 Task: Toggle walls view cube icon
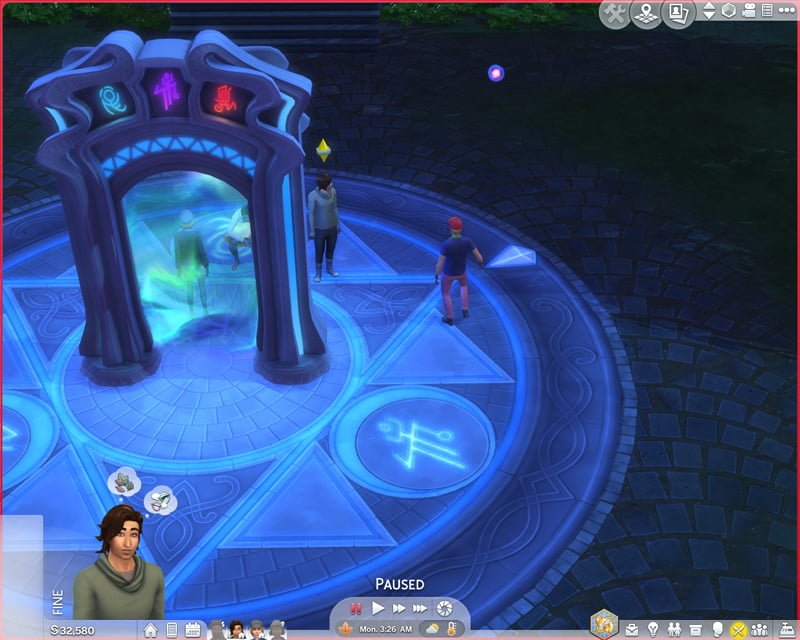[x=729, y=11]
